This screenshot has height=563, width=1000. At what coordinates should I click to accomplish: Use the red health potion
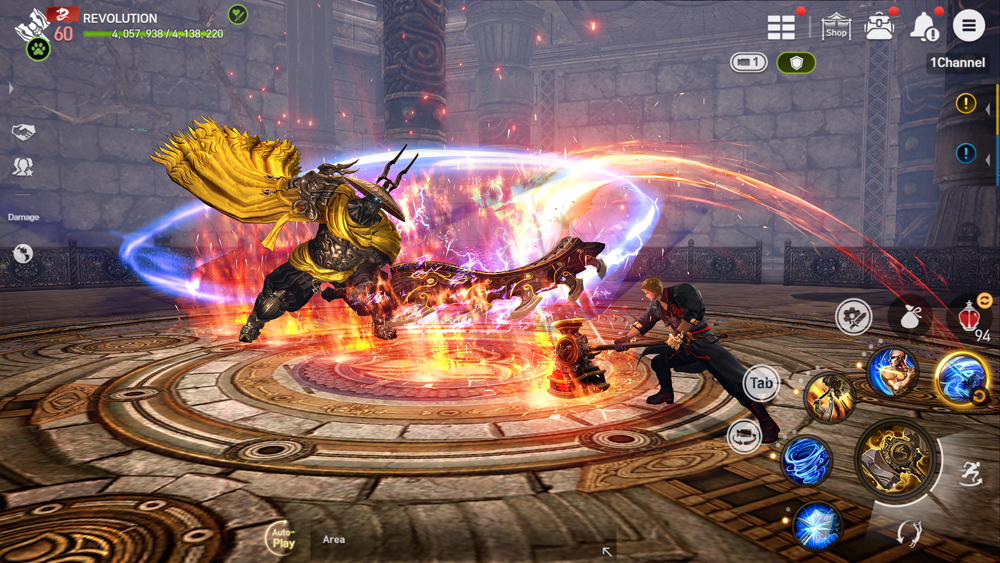tap(968, 317)
